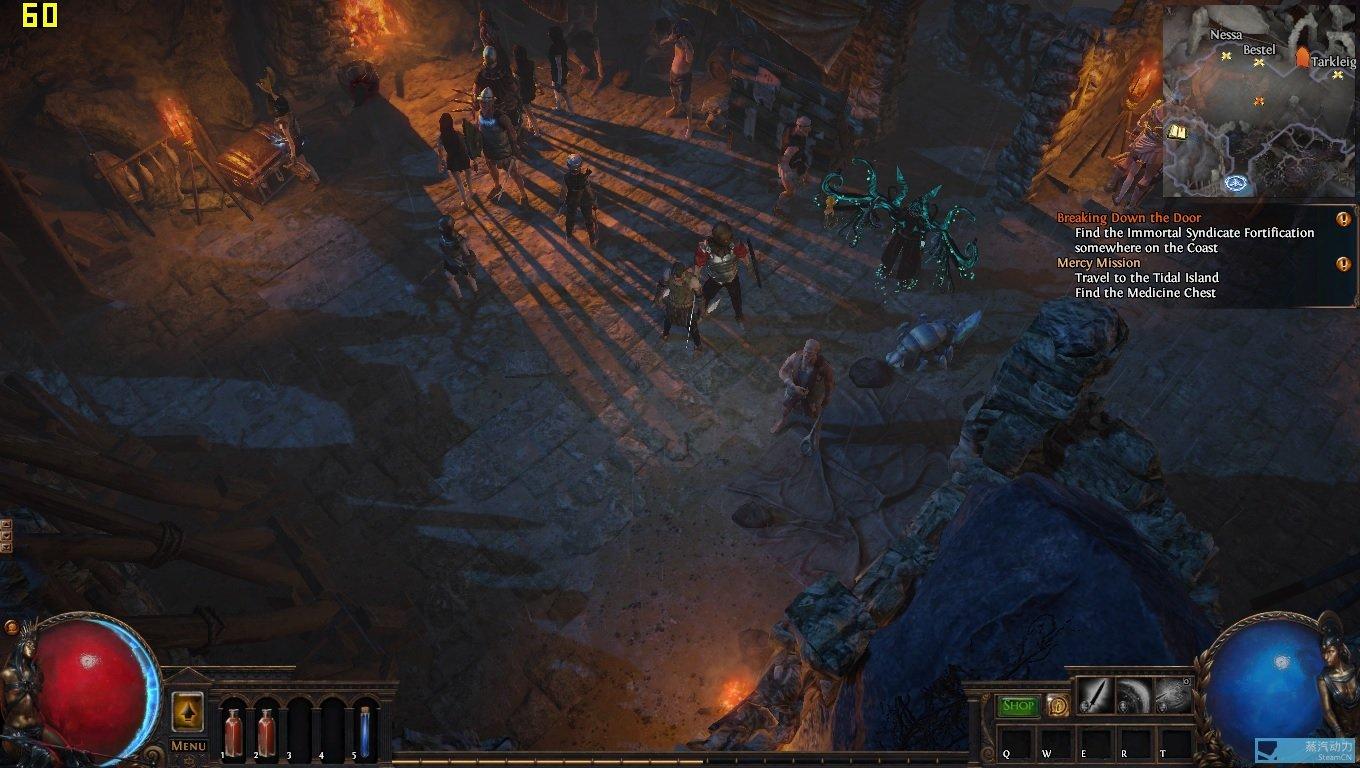The width and height of the screenshot is (1360, 768).
Task: Select the Mercy Mission quest entry
Action: [x=1099, y=263]
